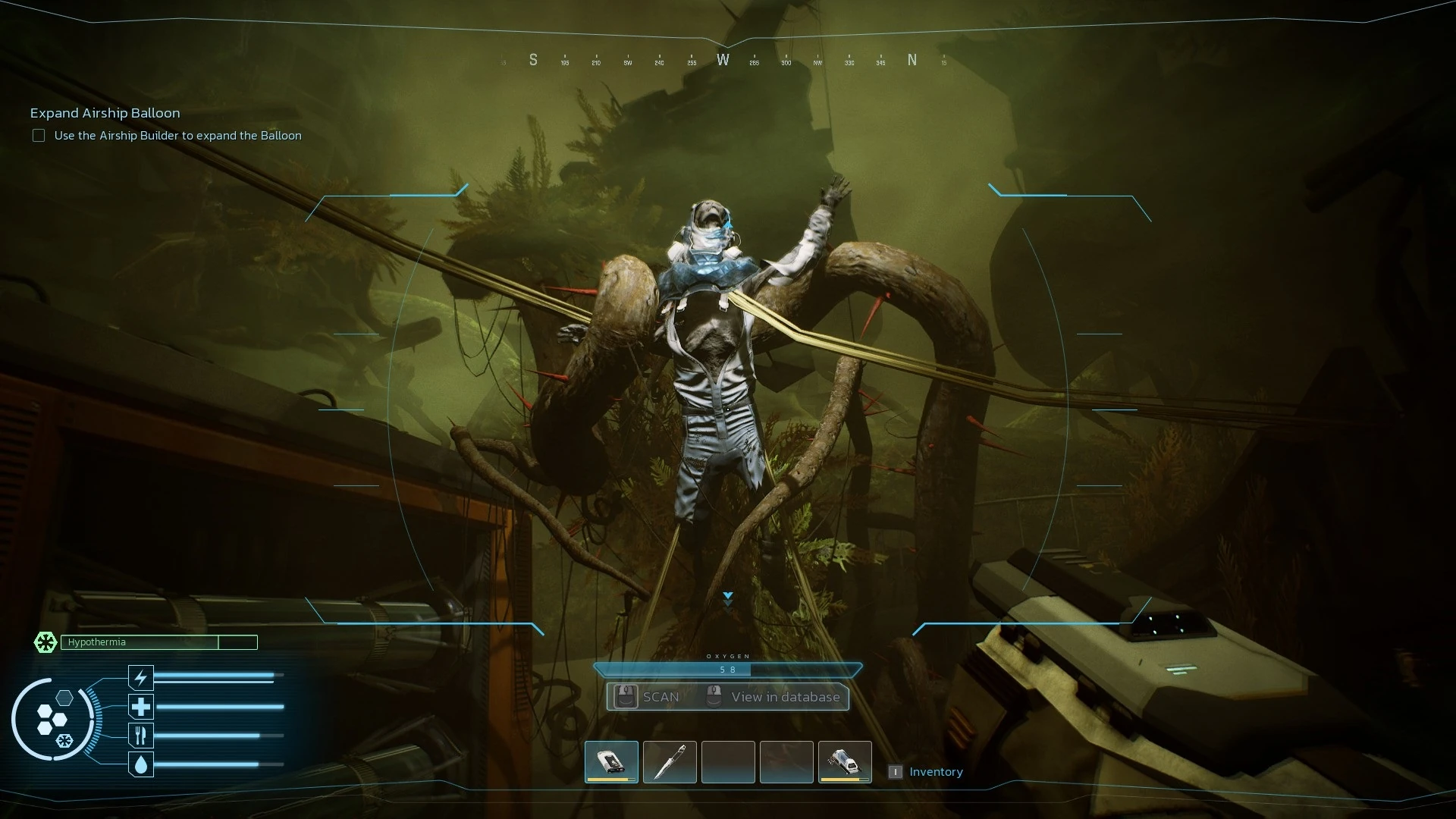
Task: Click the medical cross health icon
Action: pyautogui.click(x=141, y=707)
